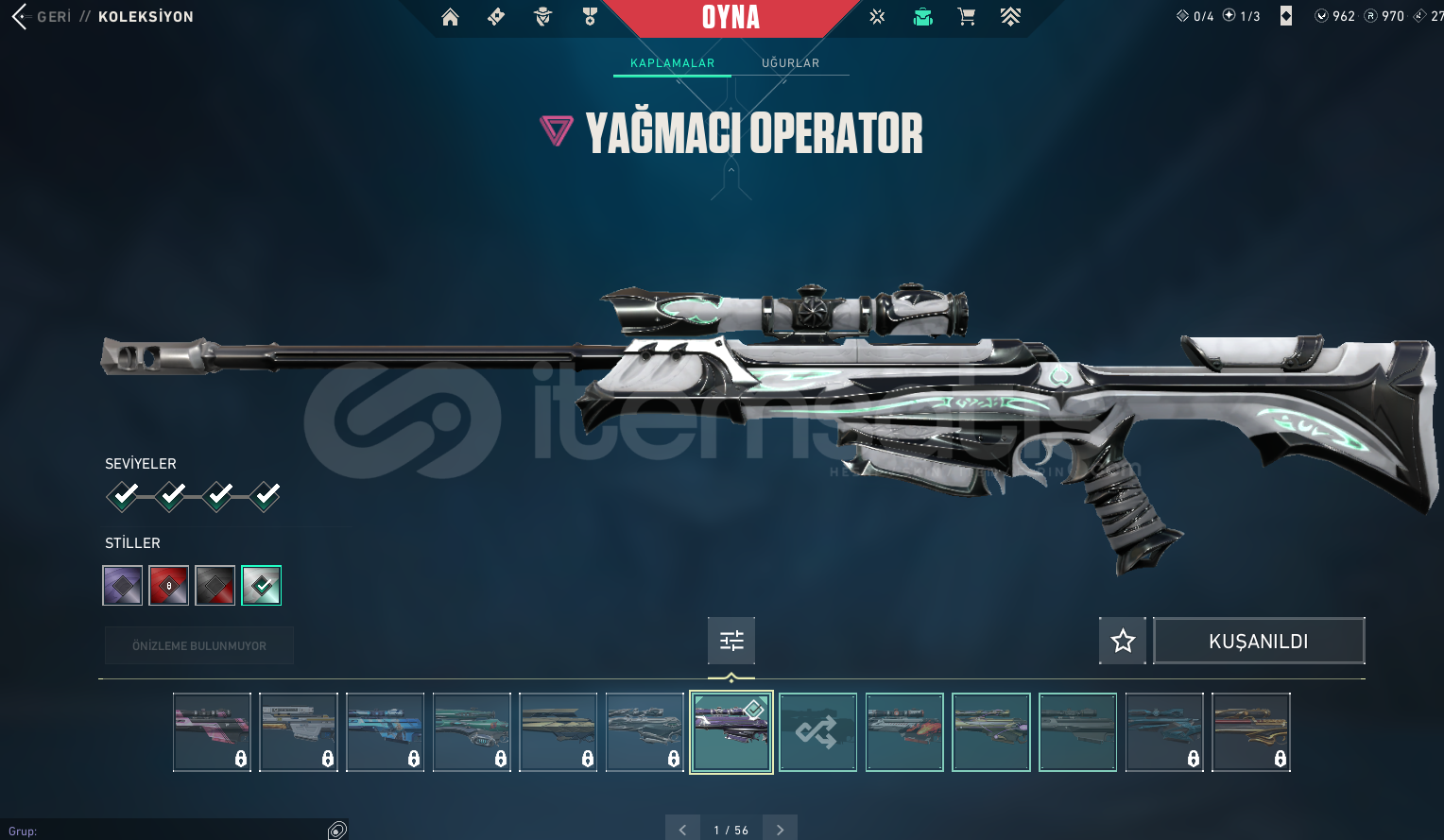Select the KAPLAMALAR tab
The height and width of the screenshot is (840, 1444).
672,63
